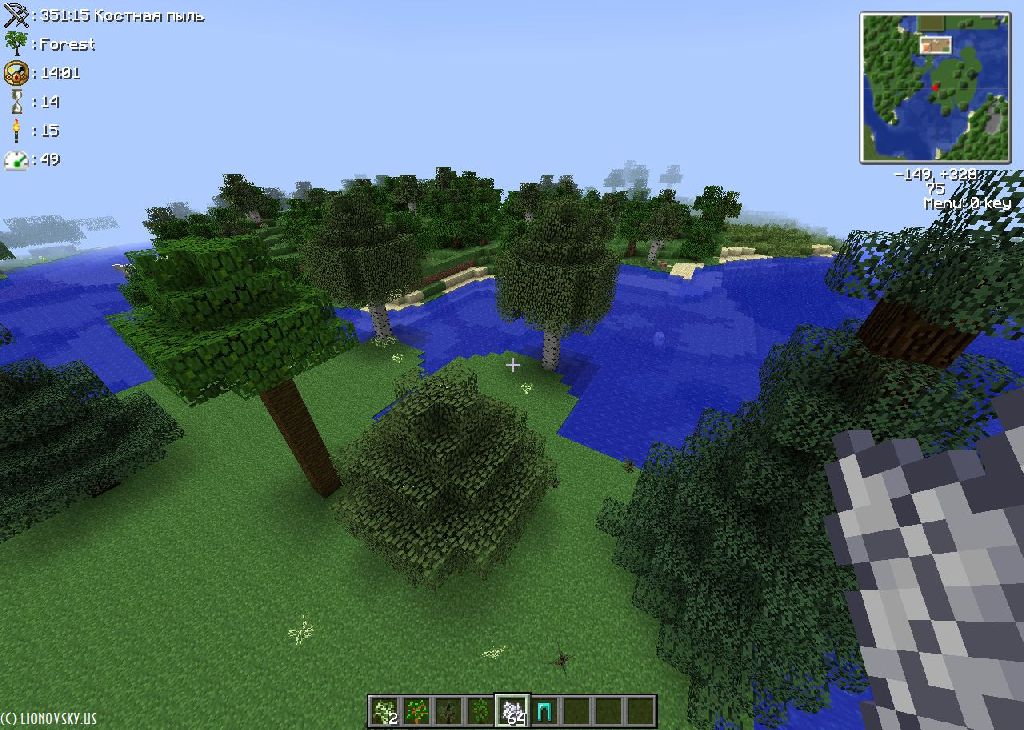Pick the dark spruce sapling slot

(449, 711)
